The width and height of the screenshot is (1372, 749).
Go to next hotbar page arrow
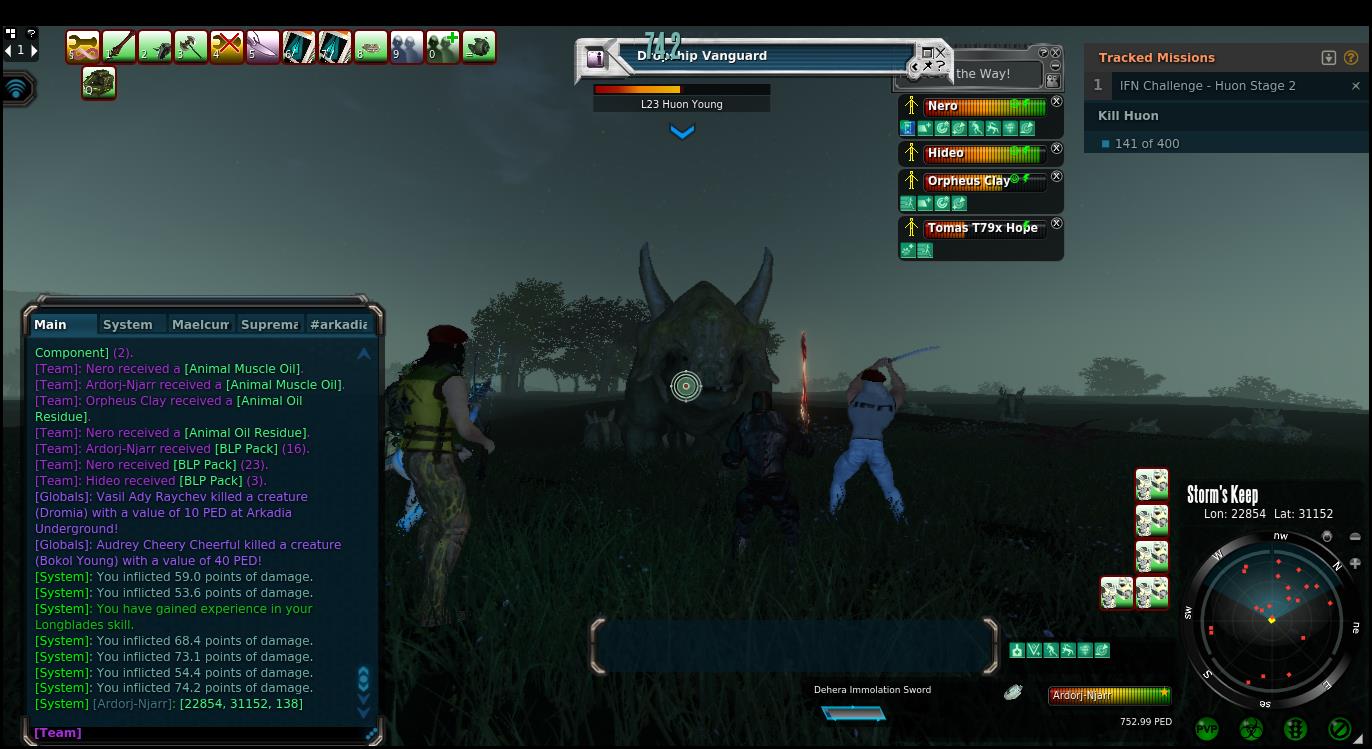pyautogui.click(x=31, y=50)
